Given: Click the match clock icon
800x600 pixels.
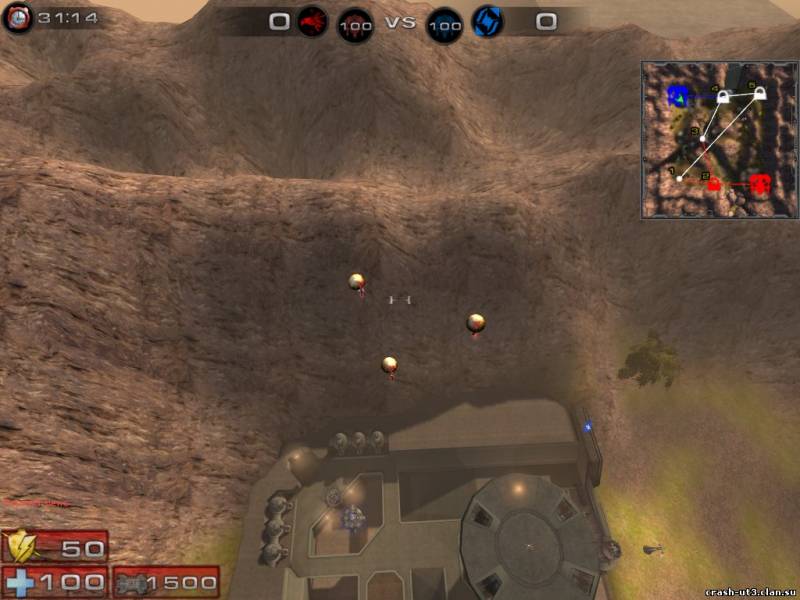Looking at the screenshot, I should tap(17, 18).
